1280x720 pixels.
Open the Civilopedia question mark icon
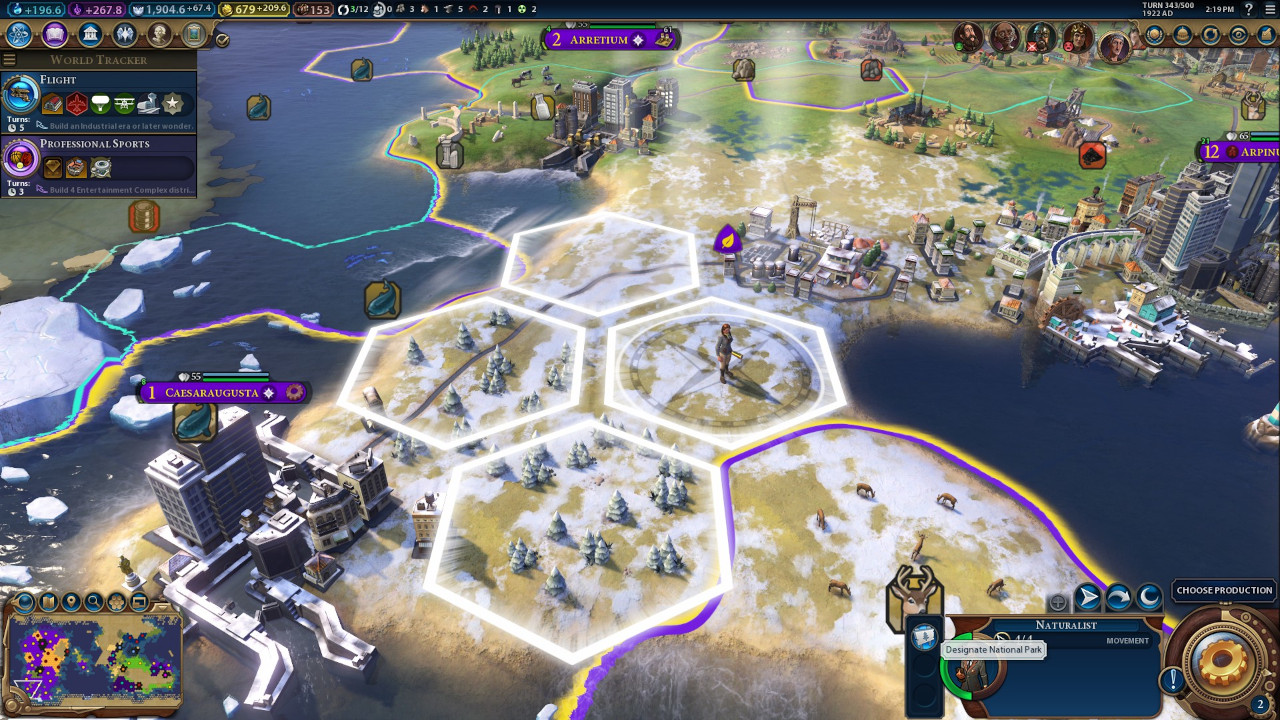[x=1248, y=10]
